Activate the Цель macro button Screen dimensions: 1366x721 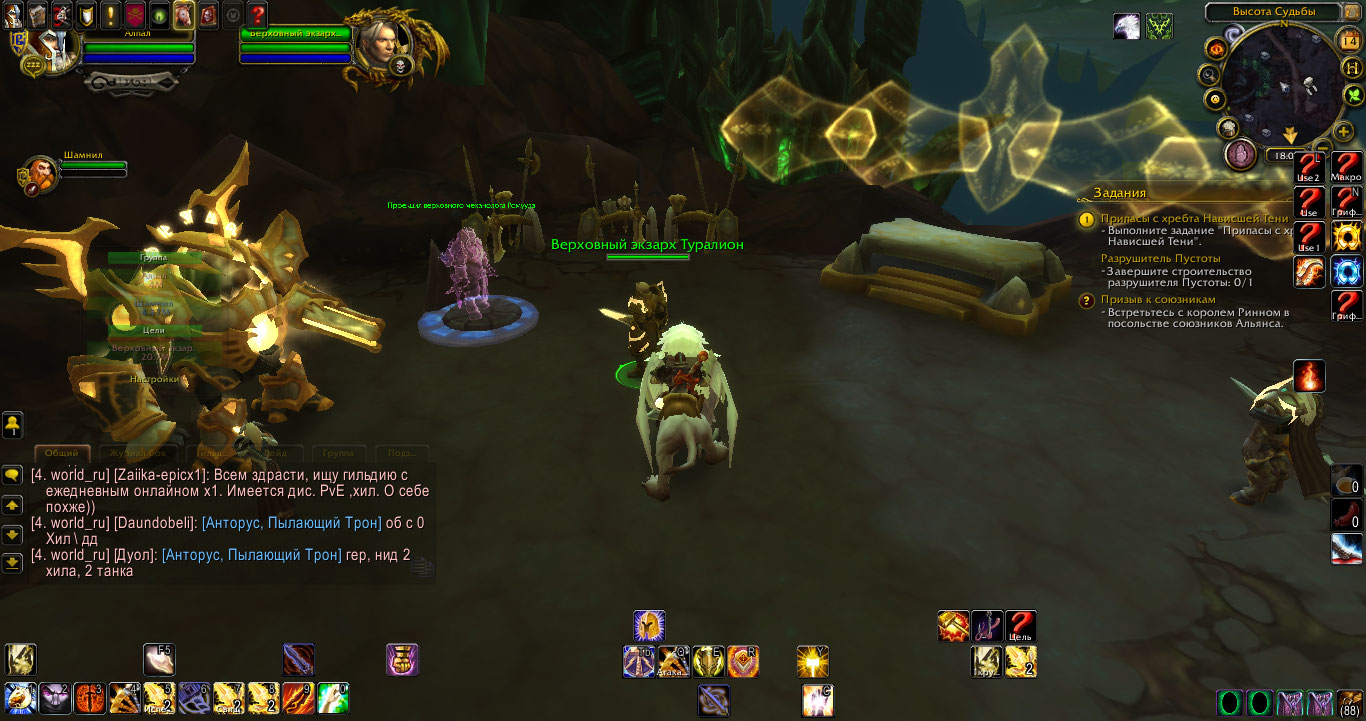coord(1021,625)
